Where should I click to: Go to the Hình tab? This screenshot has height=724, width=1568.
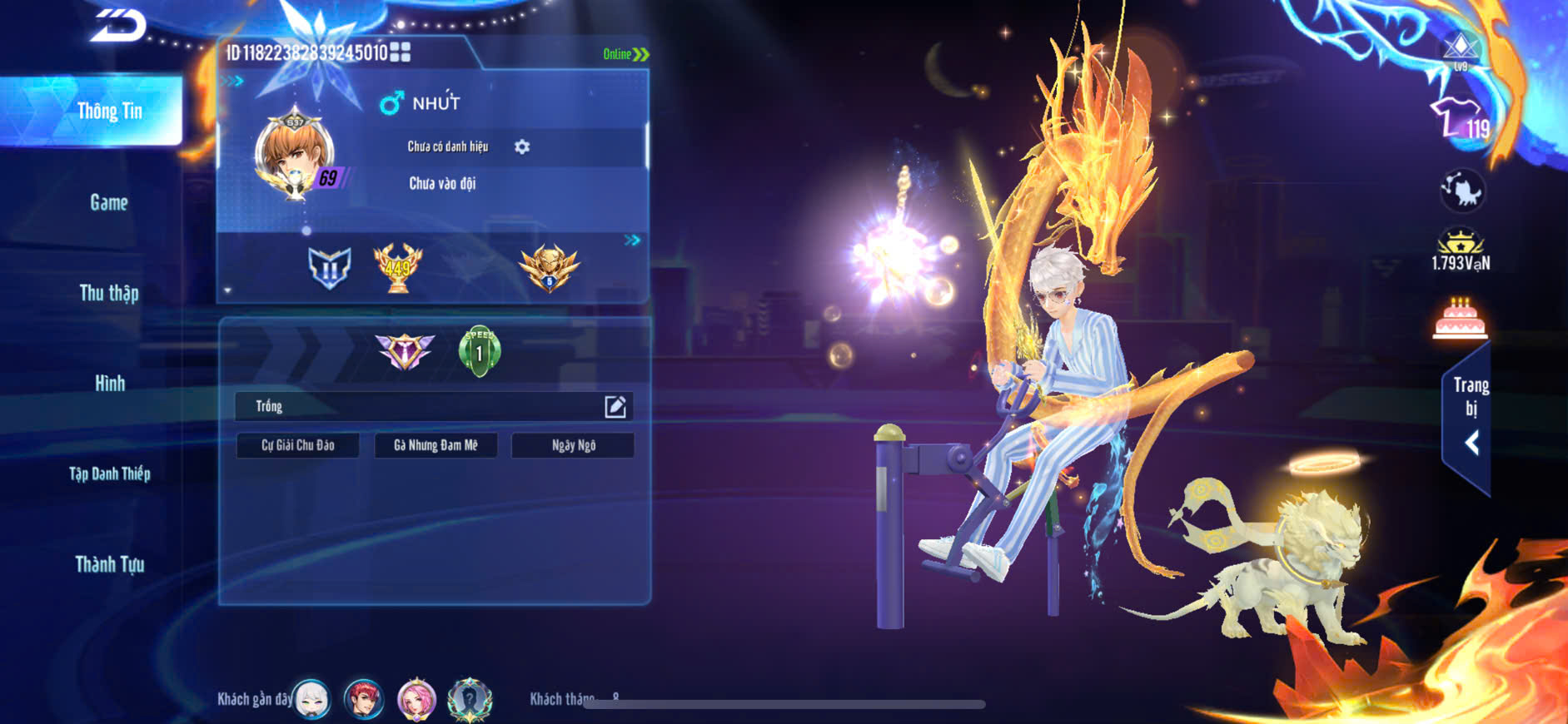tap(109, 384)
